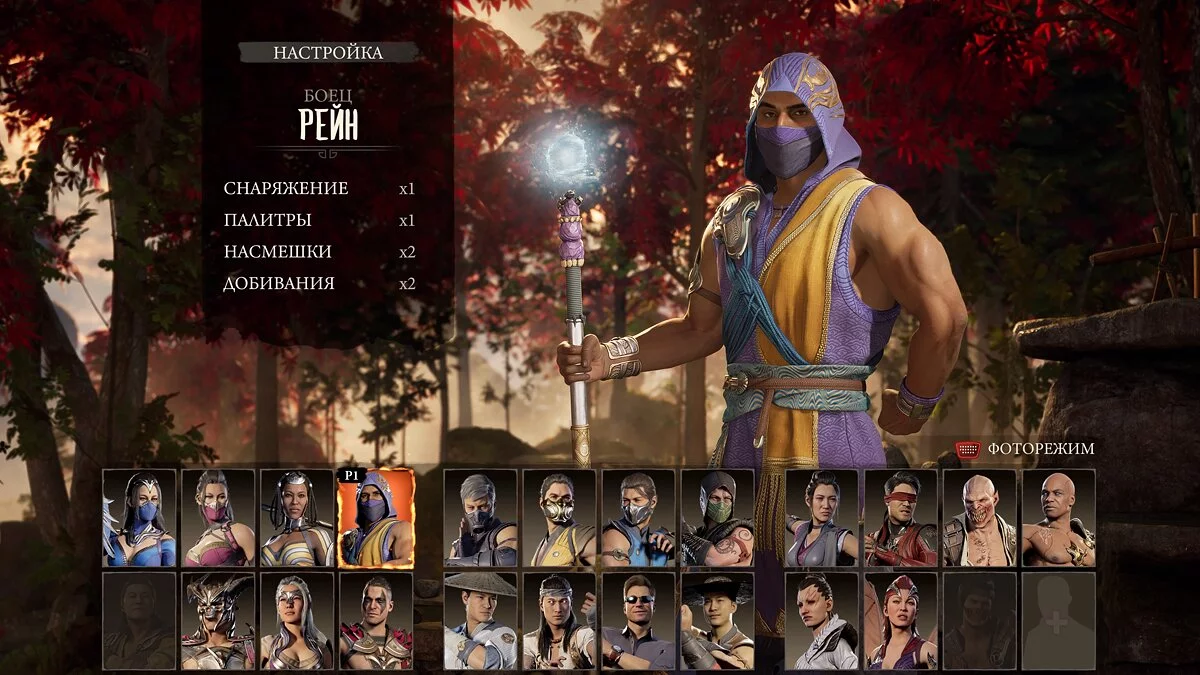Pick Sub-Zero's blue-clad portrait
The height and width of the screenshot is (675, 1200).
tap(638, 518)
